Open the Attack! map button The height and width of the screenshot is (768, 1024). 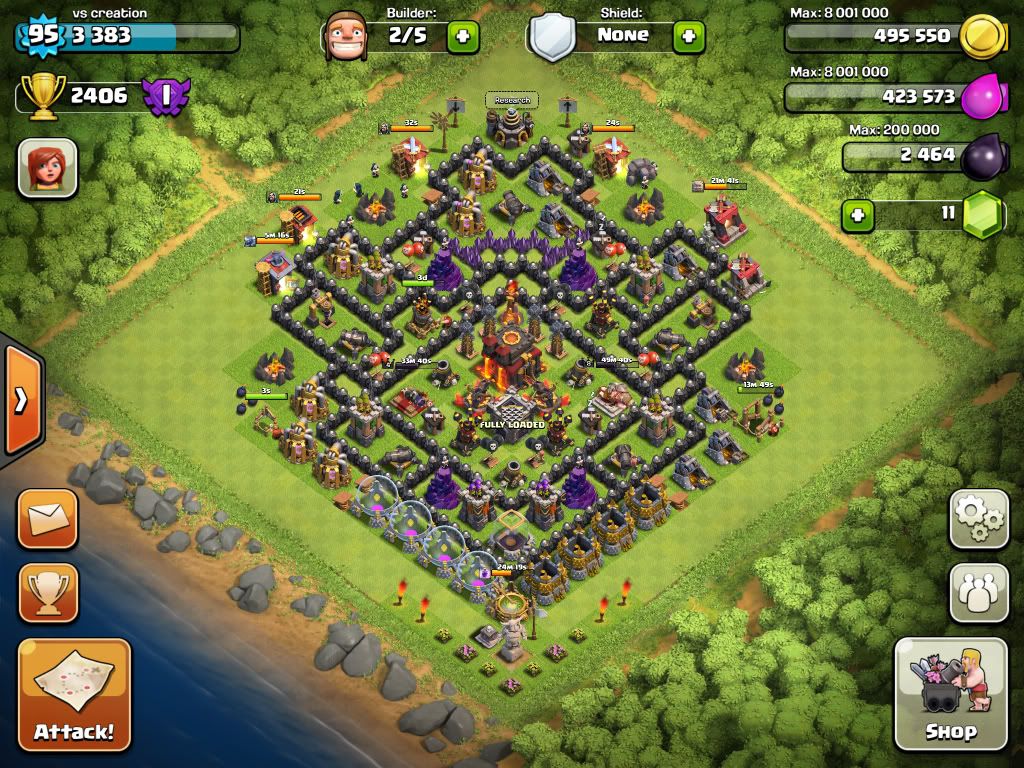point(74,694)
